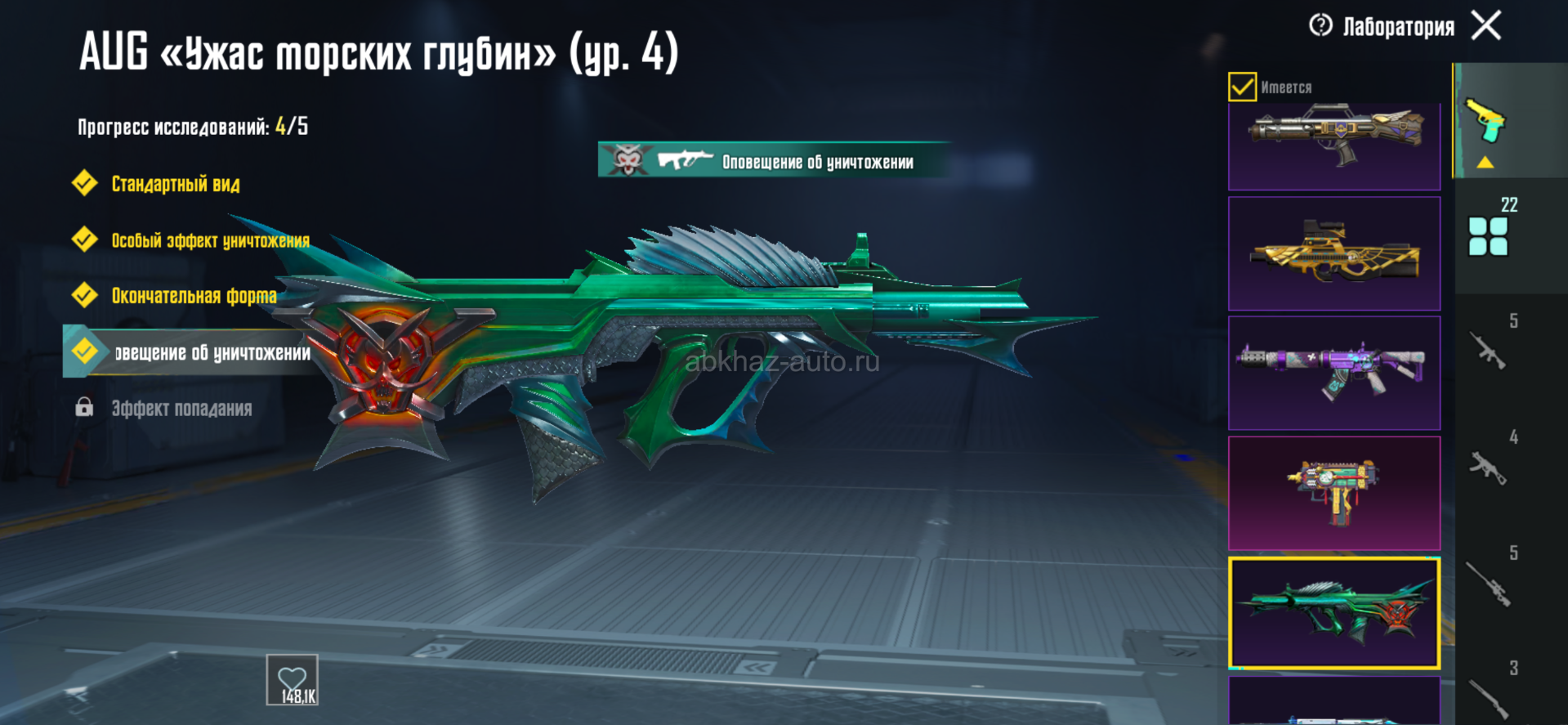Screen dimensions: 1568x725
Task: Close the Laboratory screen
Action: click(1486, 25)
